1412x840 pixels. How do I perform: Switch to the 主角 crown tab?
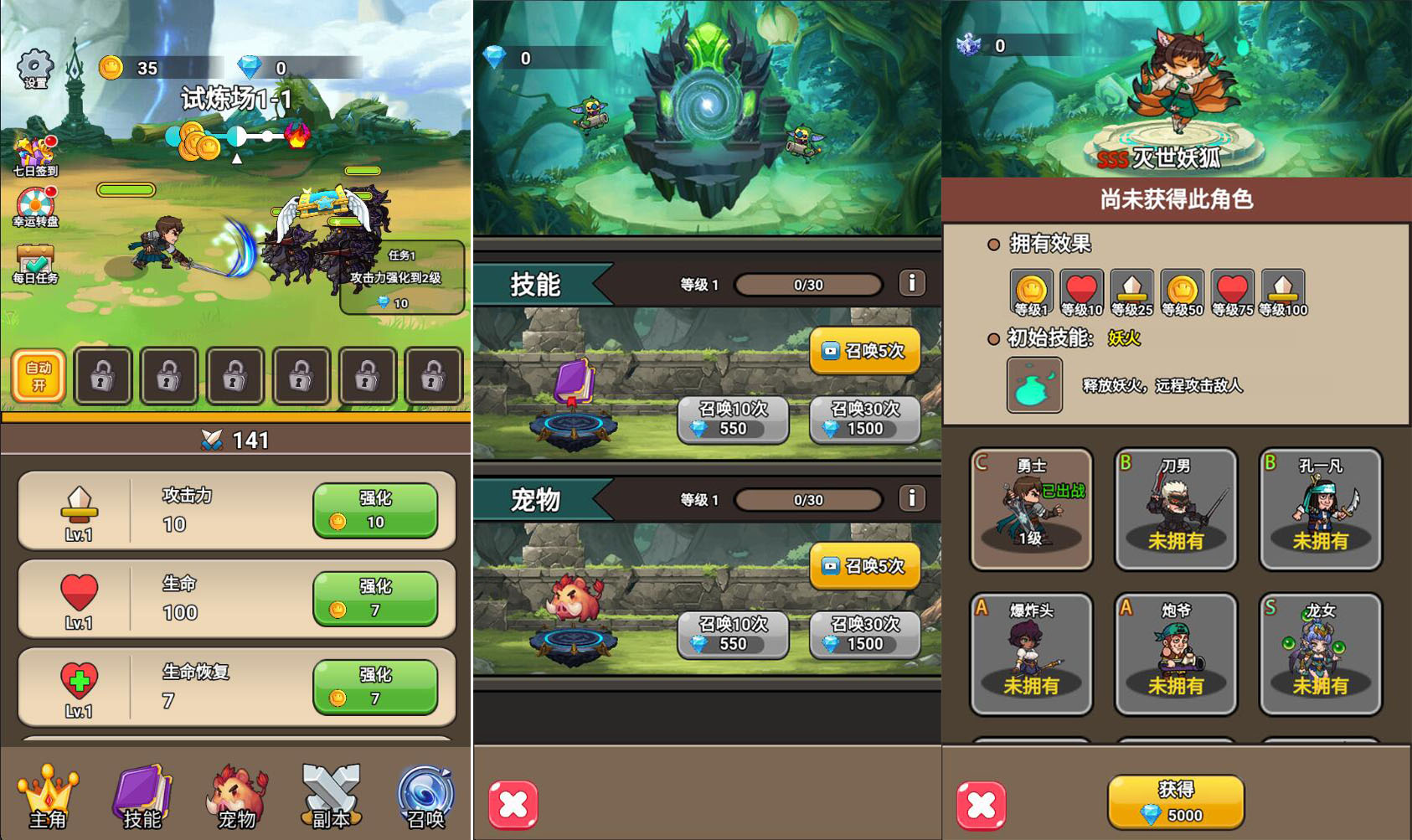click(48, 796)
